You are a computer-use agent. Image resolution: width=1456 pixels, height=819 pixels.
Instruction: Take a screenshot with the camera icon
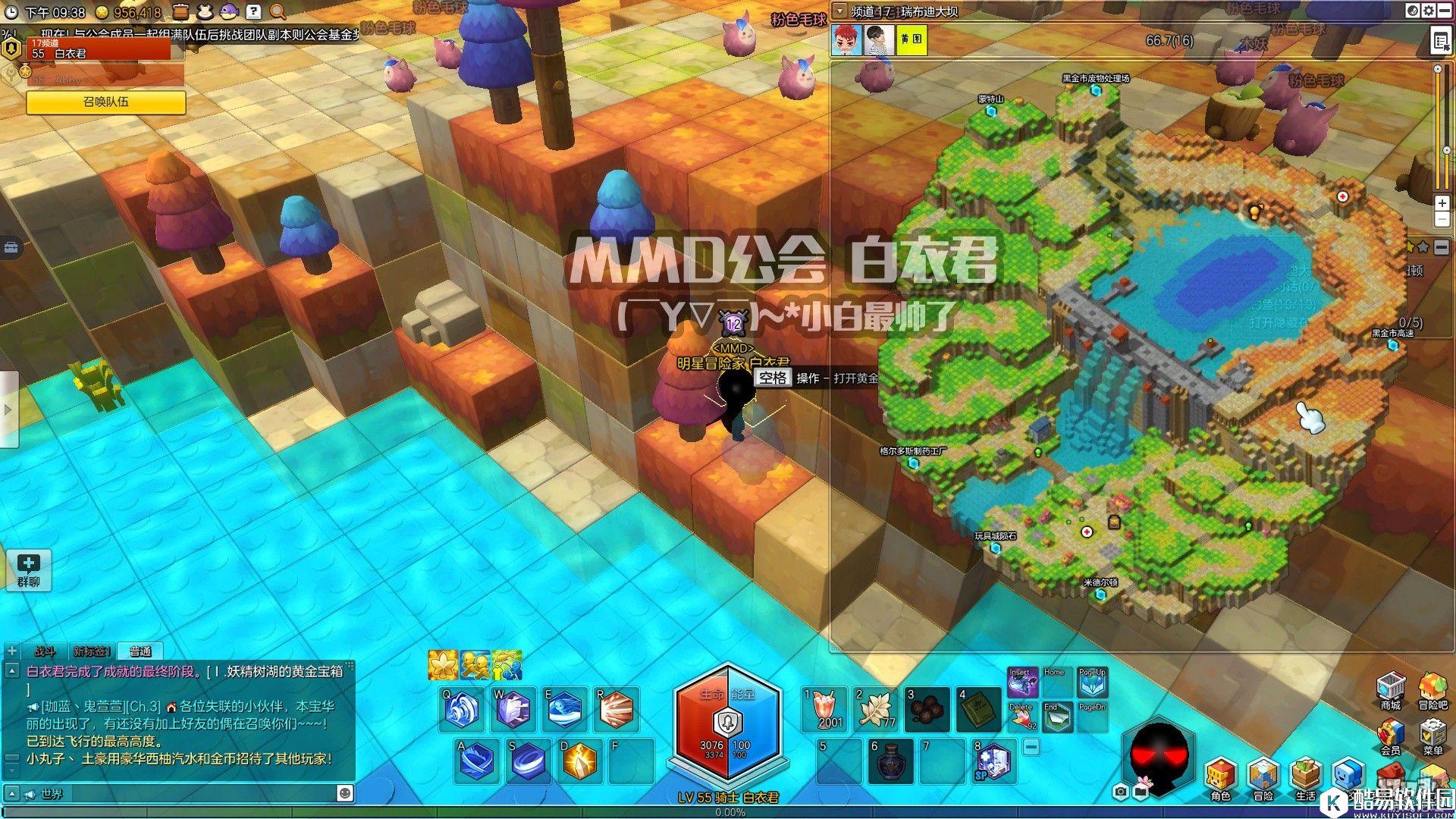point(1121,792)
